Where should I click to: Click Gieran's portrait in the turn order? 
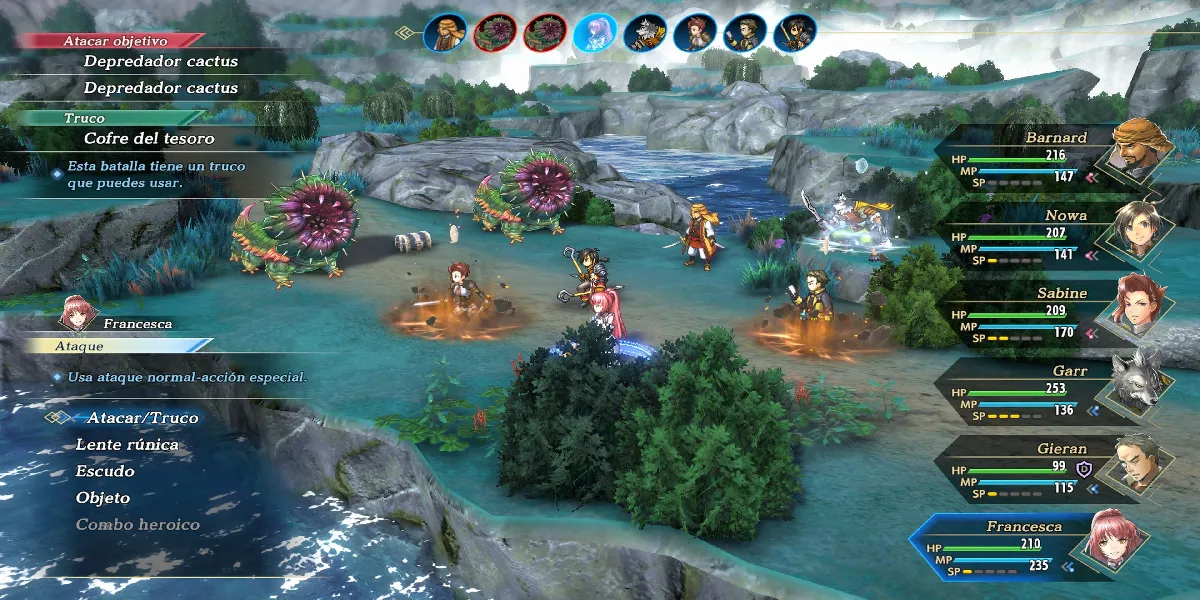point(745,33)
